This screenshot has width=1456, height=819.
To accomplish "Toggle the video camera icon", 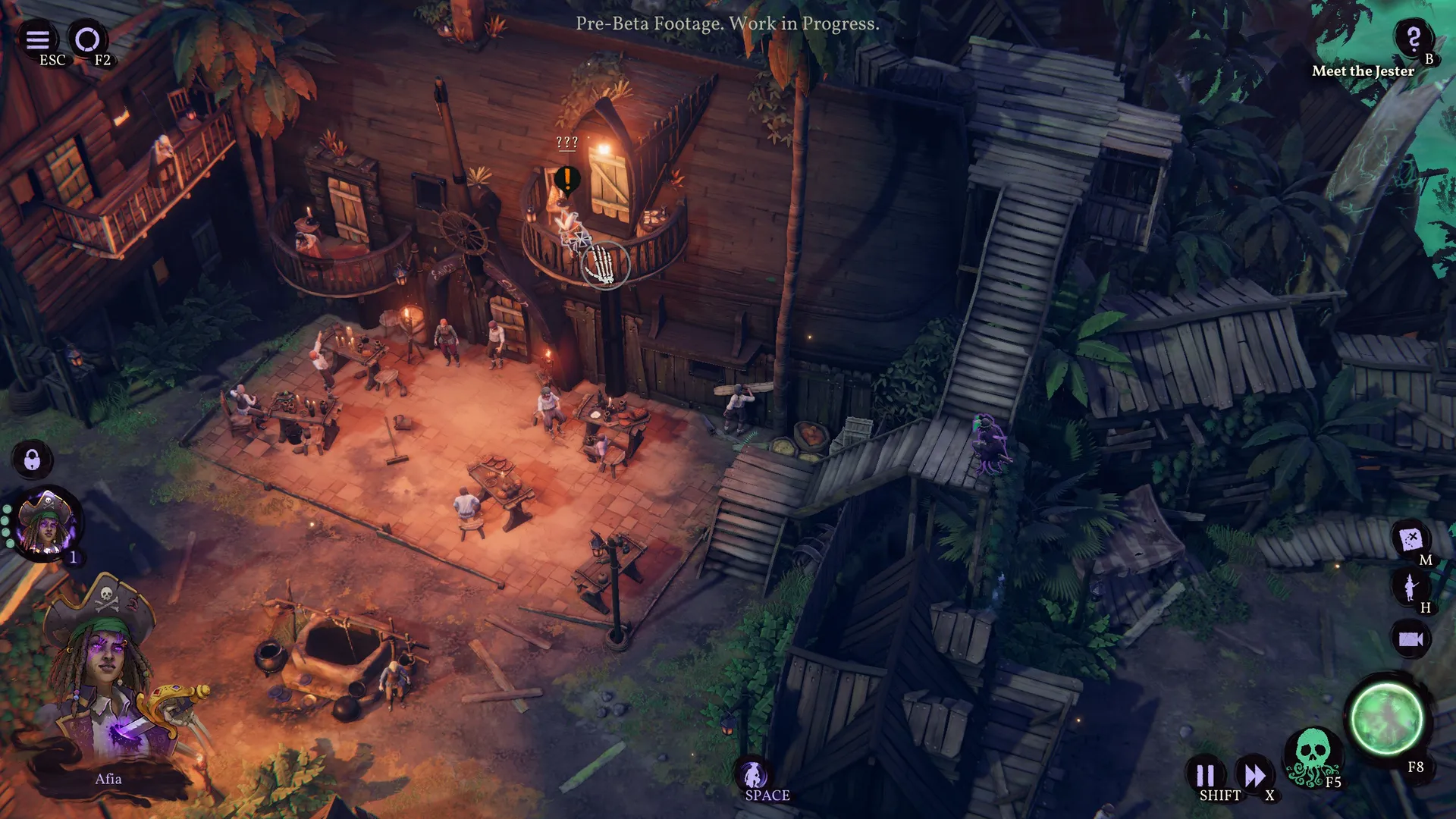I will coord(1410,639).
